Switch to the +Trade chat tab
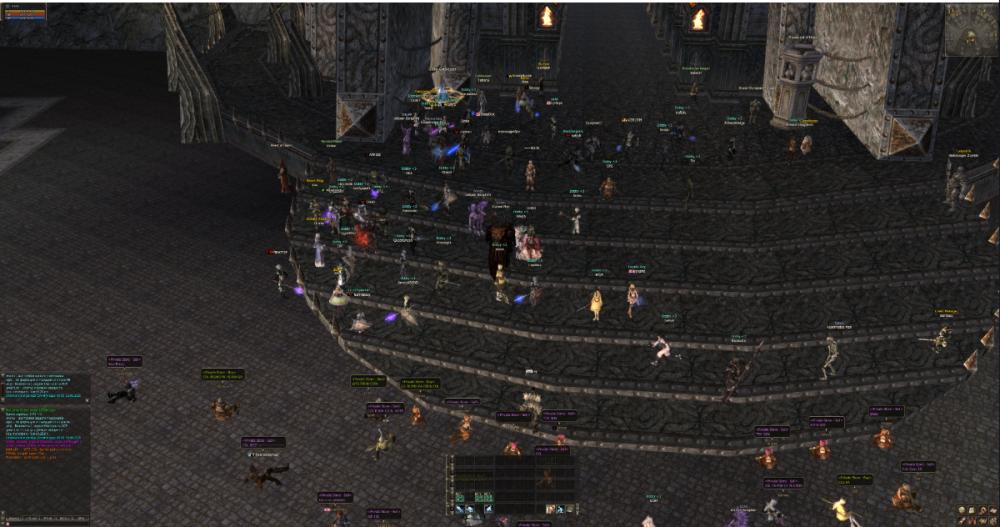The height and width of the screenshot is (527, 1000). 32,520
